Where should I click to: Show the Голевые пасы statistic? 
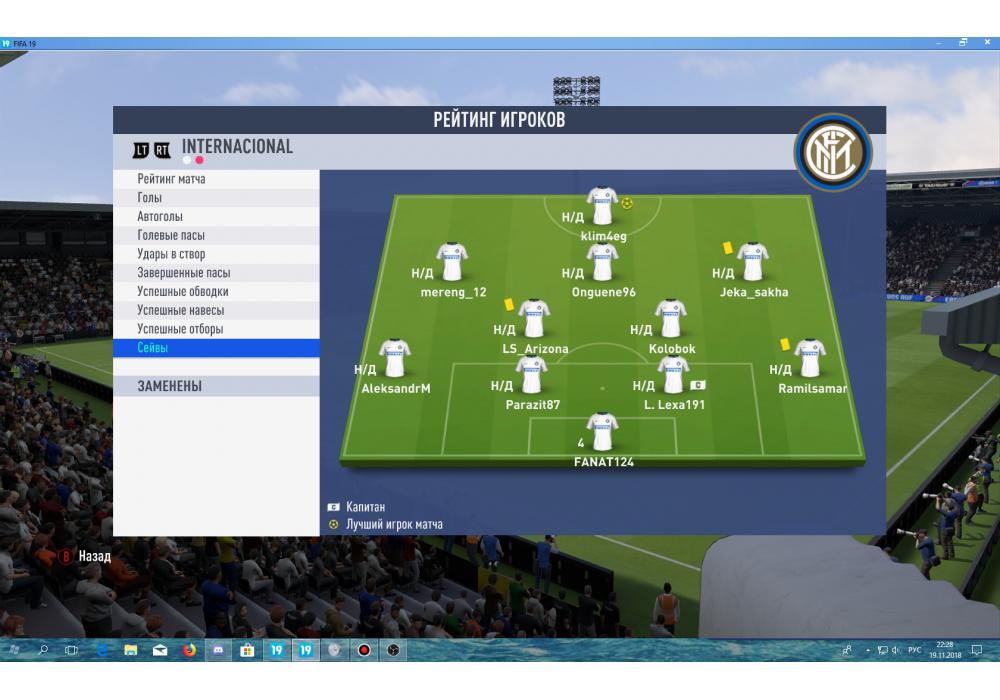pos(215,235)
